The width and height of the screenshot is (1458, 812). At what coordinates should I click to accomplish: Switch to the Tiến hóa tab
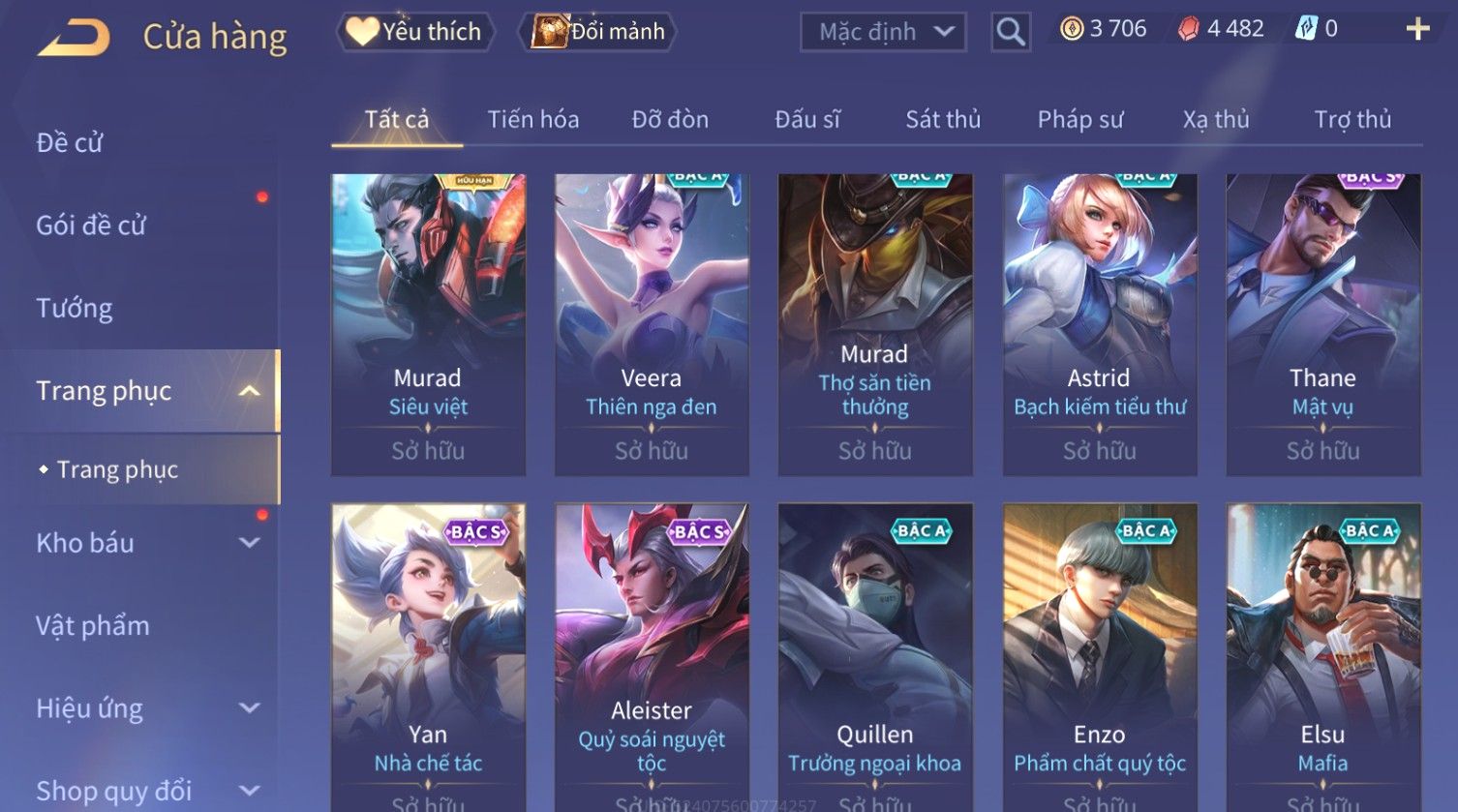tap(532, 119)
